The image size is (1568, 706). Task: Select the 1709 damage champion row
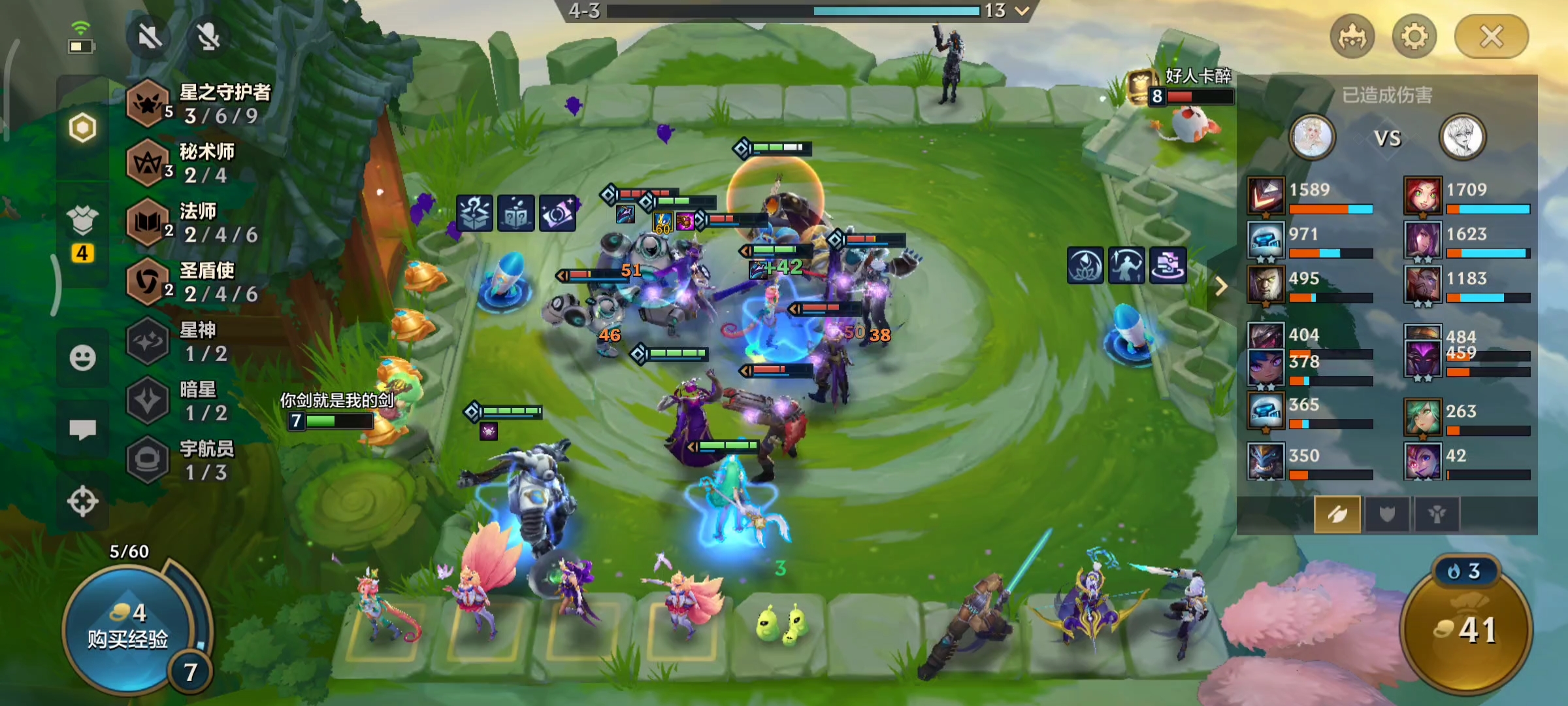[x=1467, y=196]
